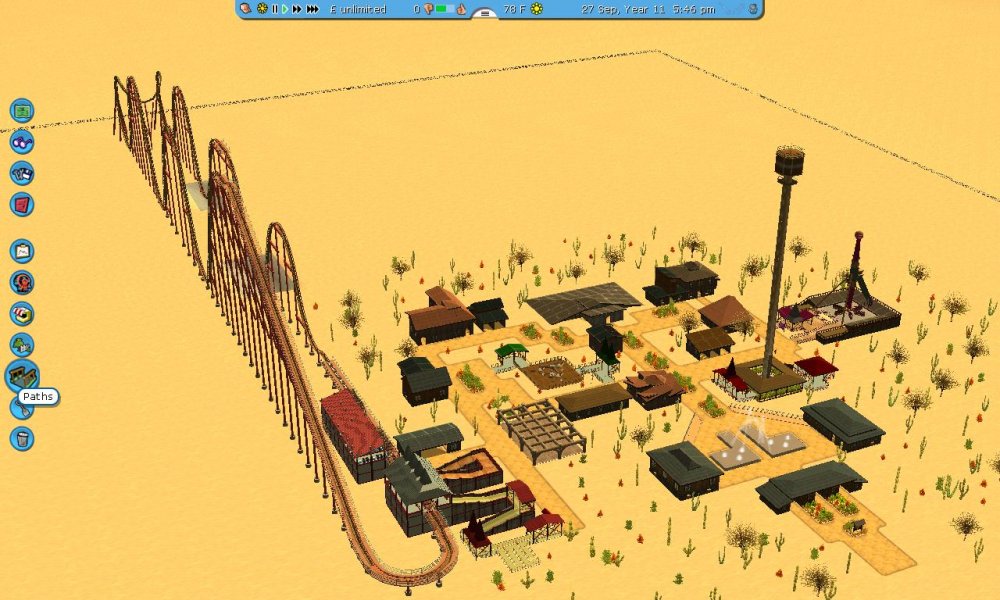
Task: Open the binoculars view options
Action: coord(22,142)
